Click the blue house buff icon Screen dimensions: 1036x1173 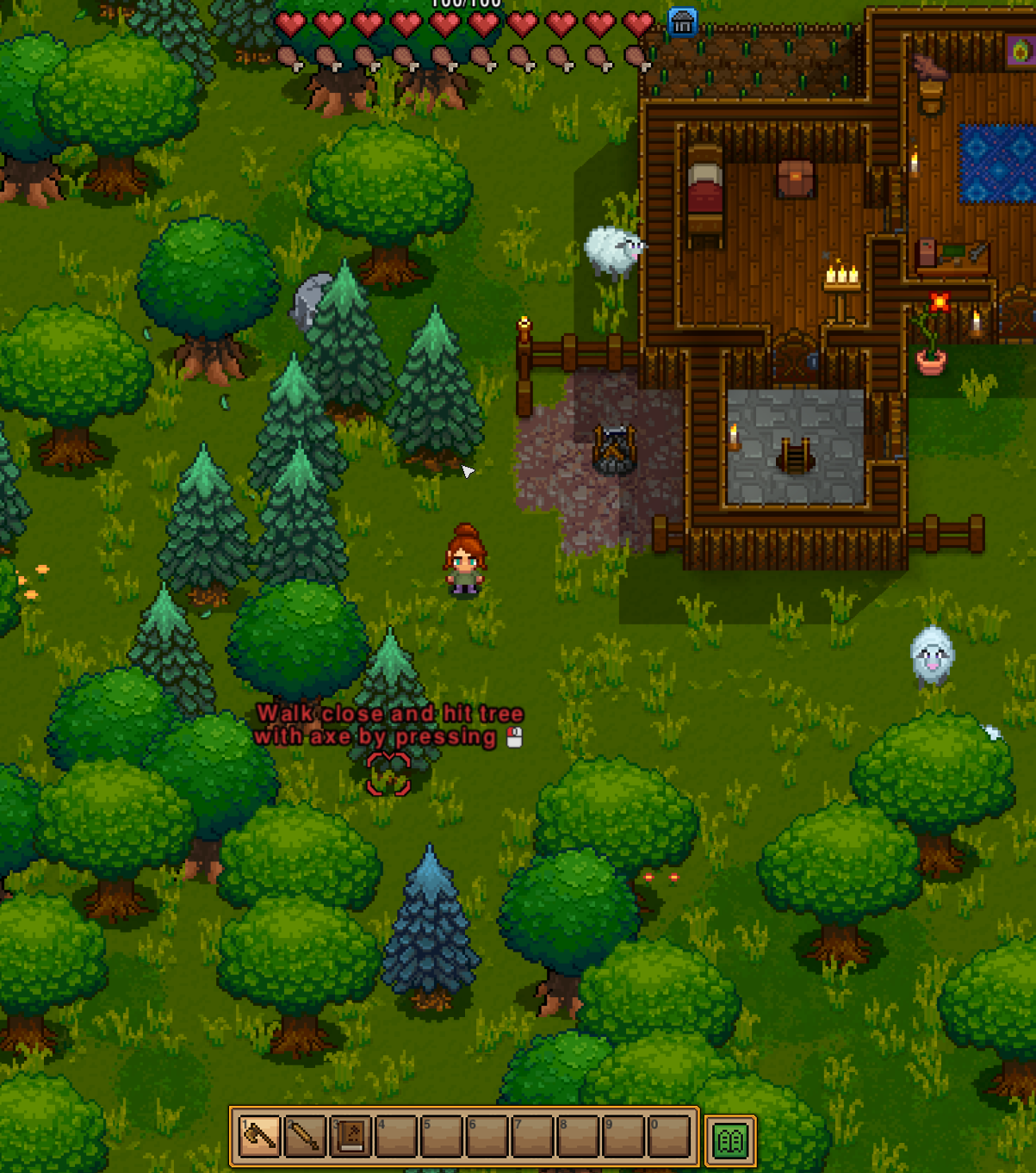(x=682, y=23)
